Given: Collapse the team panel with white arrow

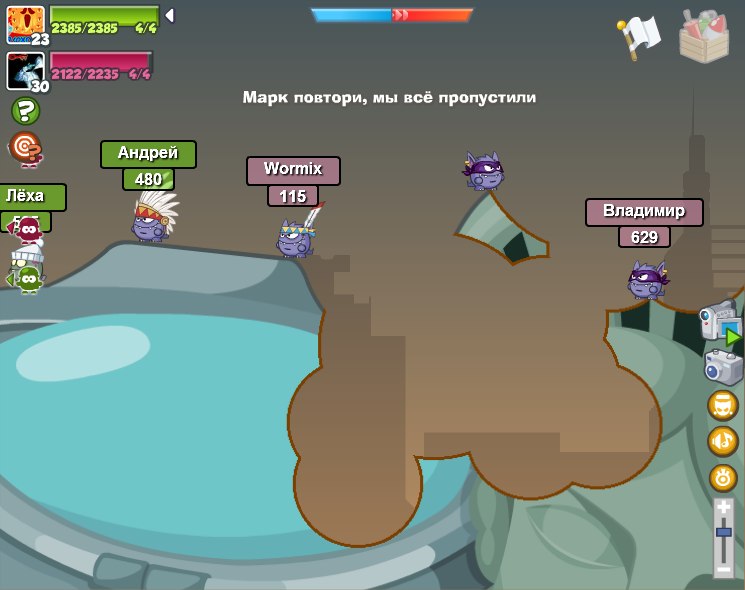Looking at the screenshot, I should (170, 15).
